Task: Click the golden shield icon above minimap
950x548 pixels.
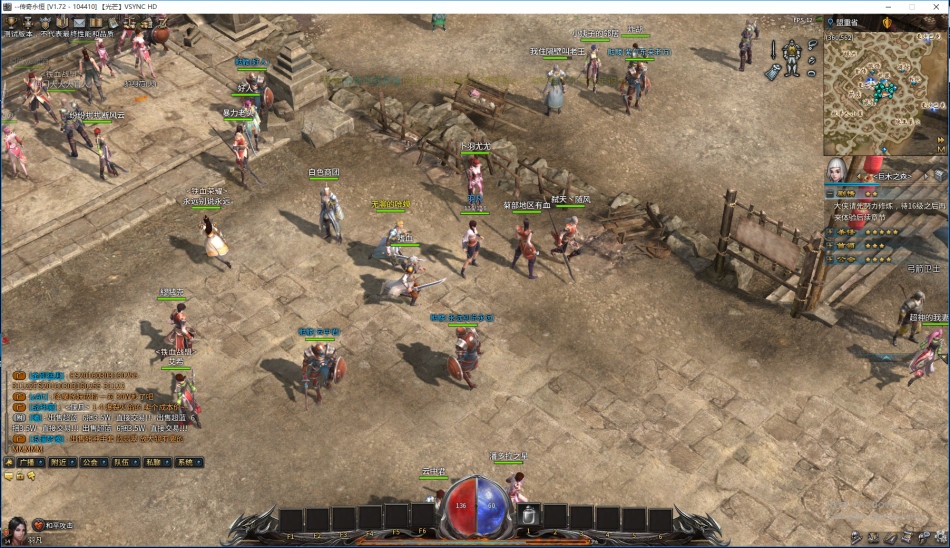Action: (887, 22)
